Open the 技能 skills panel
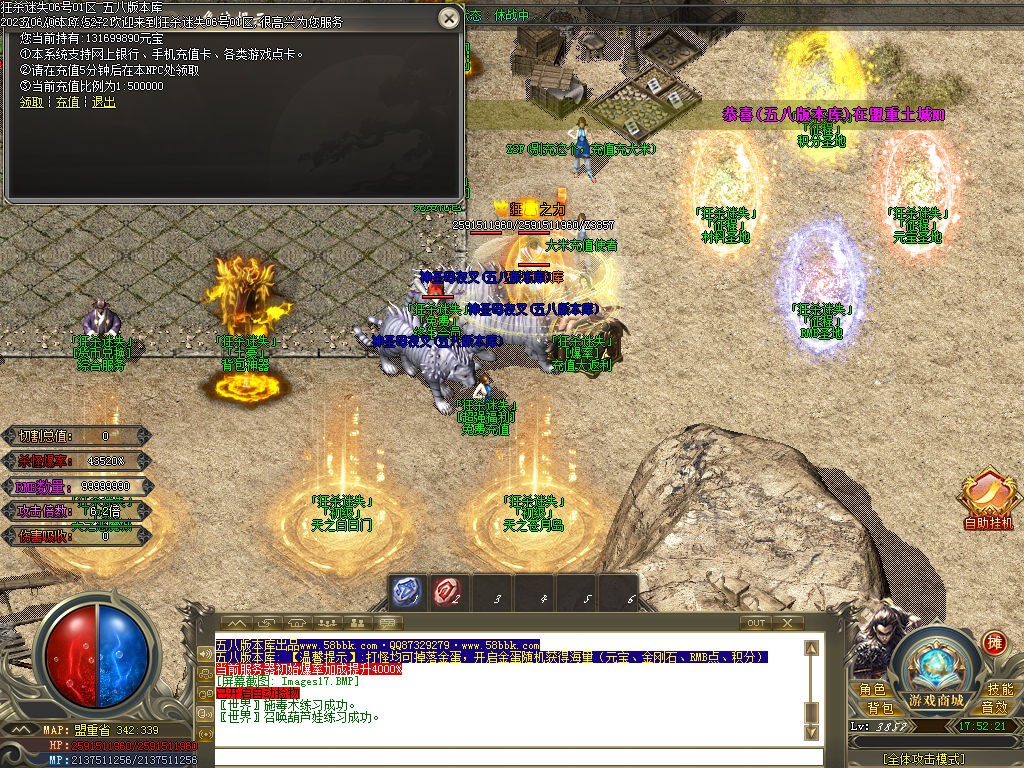The image size is (1024, 768). point(1000,690)
